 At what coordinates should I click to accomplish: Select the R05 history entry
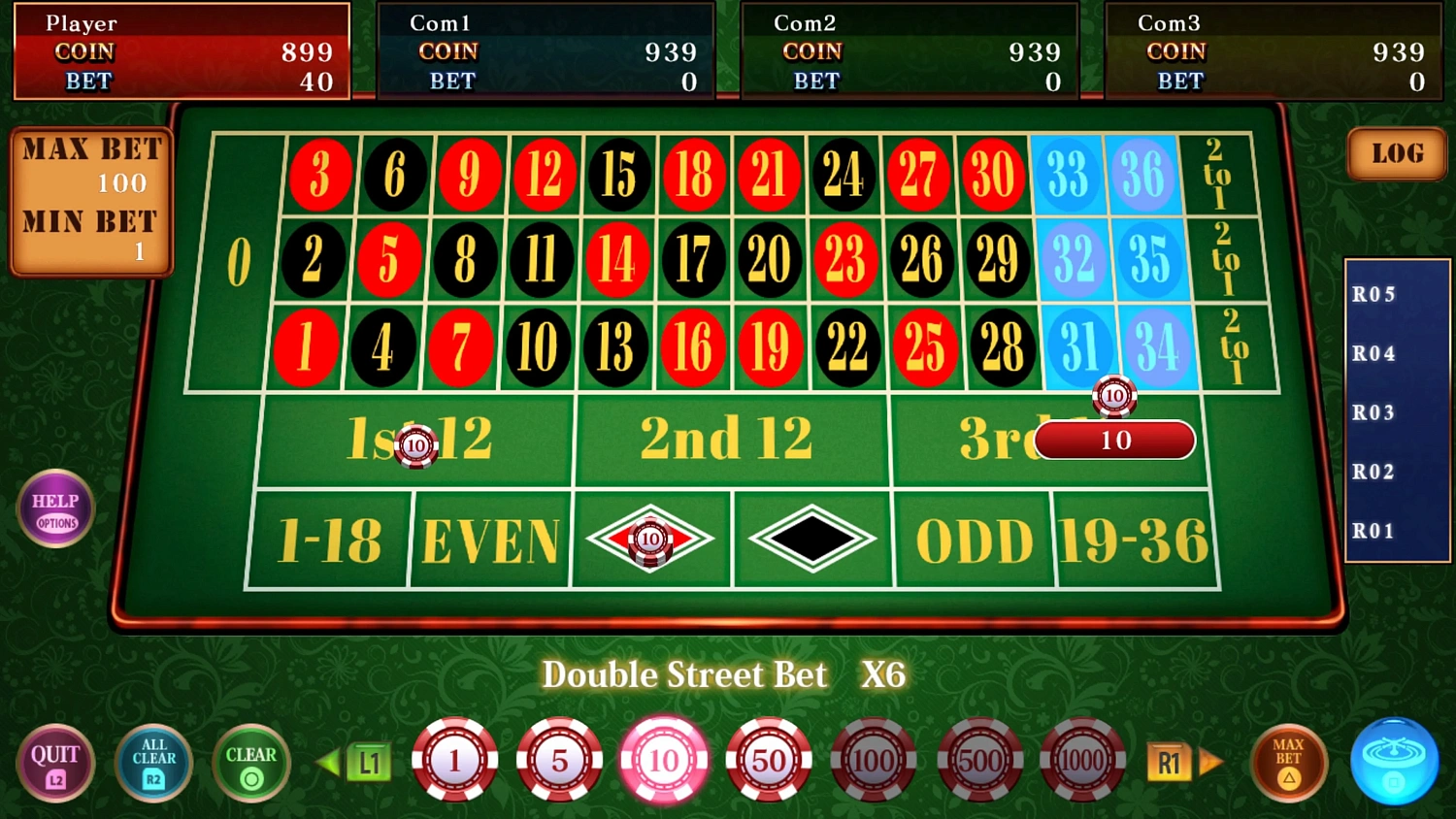click(x=1374, y=294)
